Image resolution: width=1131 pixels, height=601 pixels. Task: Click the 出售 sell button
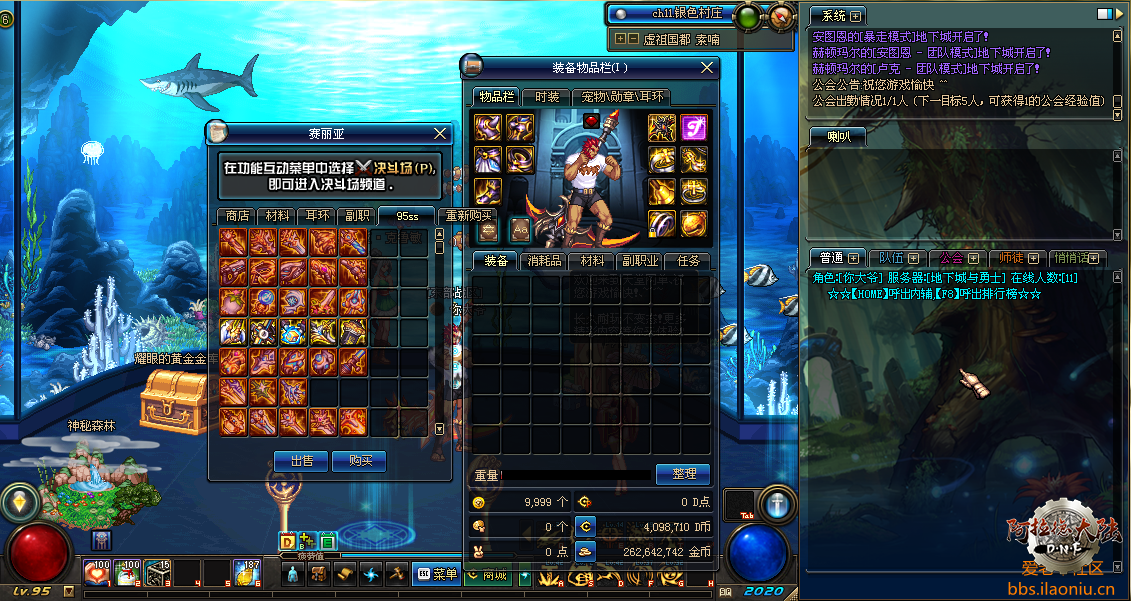301,460
